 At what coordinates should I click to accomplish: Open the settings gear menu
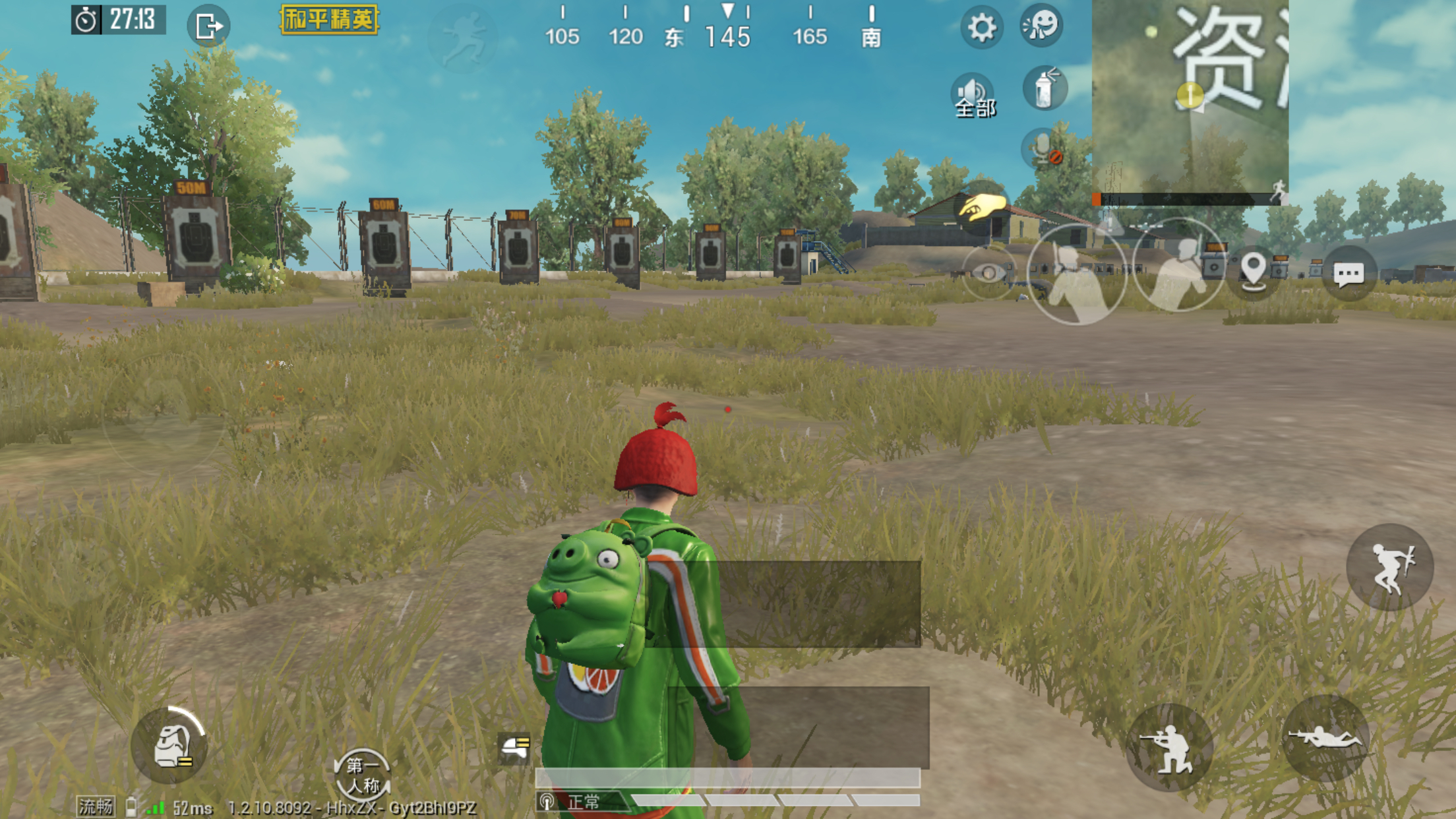click(x=981, y=28)
